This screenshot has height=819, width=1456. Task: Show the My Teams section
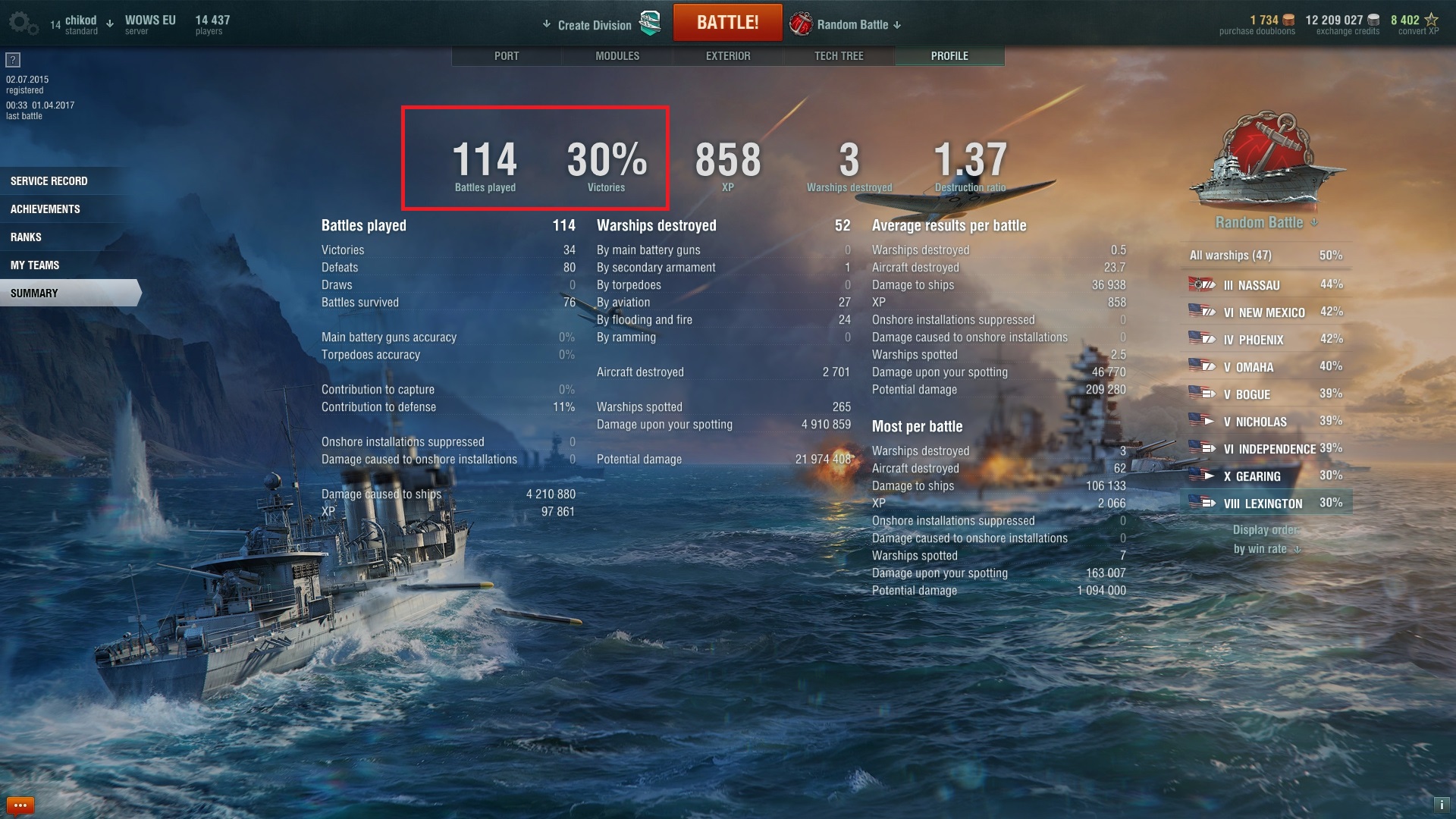(35, 265)
